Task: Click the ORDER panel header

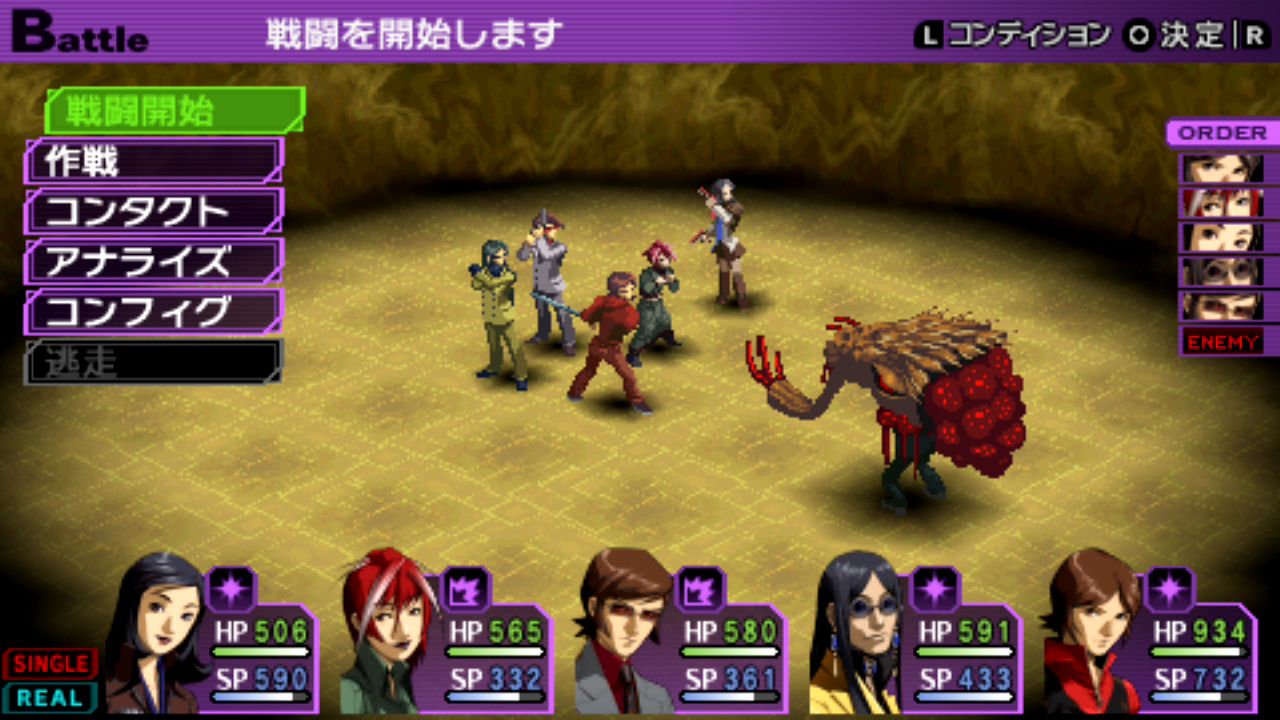Action: [x=1222, y=133]
